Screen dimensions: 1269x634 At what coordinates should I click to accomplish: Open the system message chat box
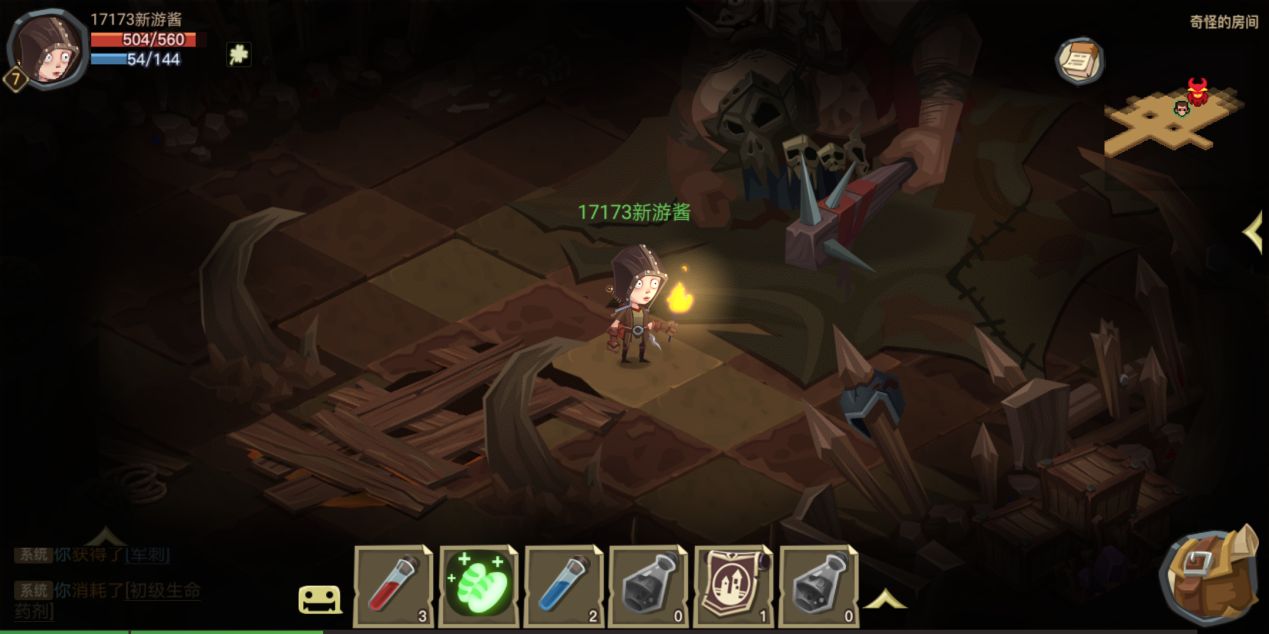pos(108,582)
